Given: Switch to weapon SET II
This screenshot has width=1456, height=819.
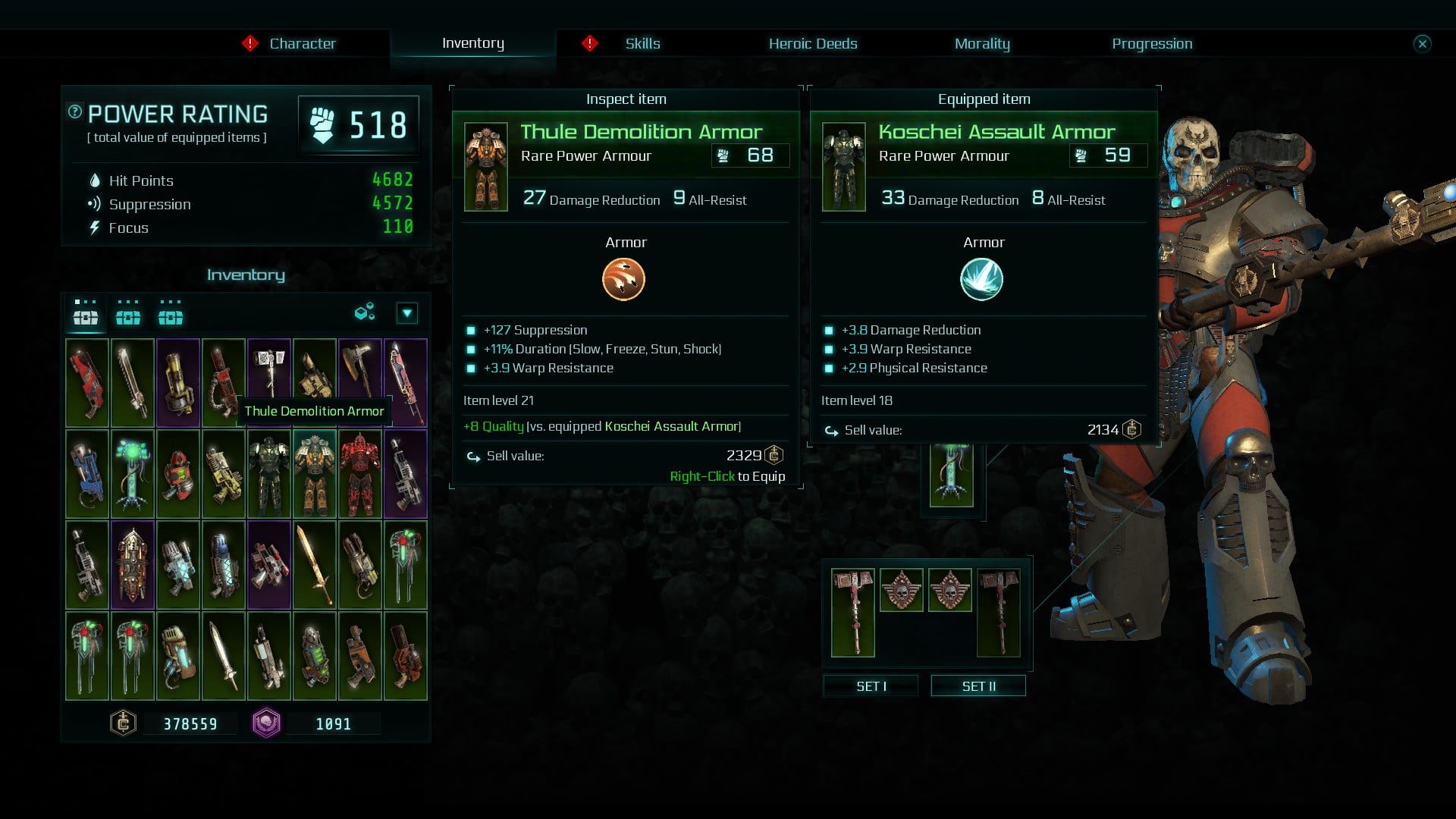Looking at the screenshot, I should click(x=978, y=686).
